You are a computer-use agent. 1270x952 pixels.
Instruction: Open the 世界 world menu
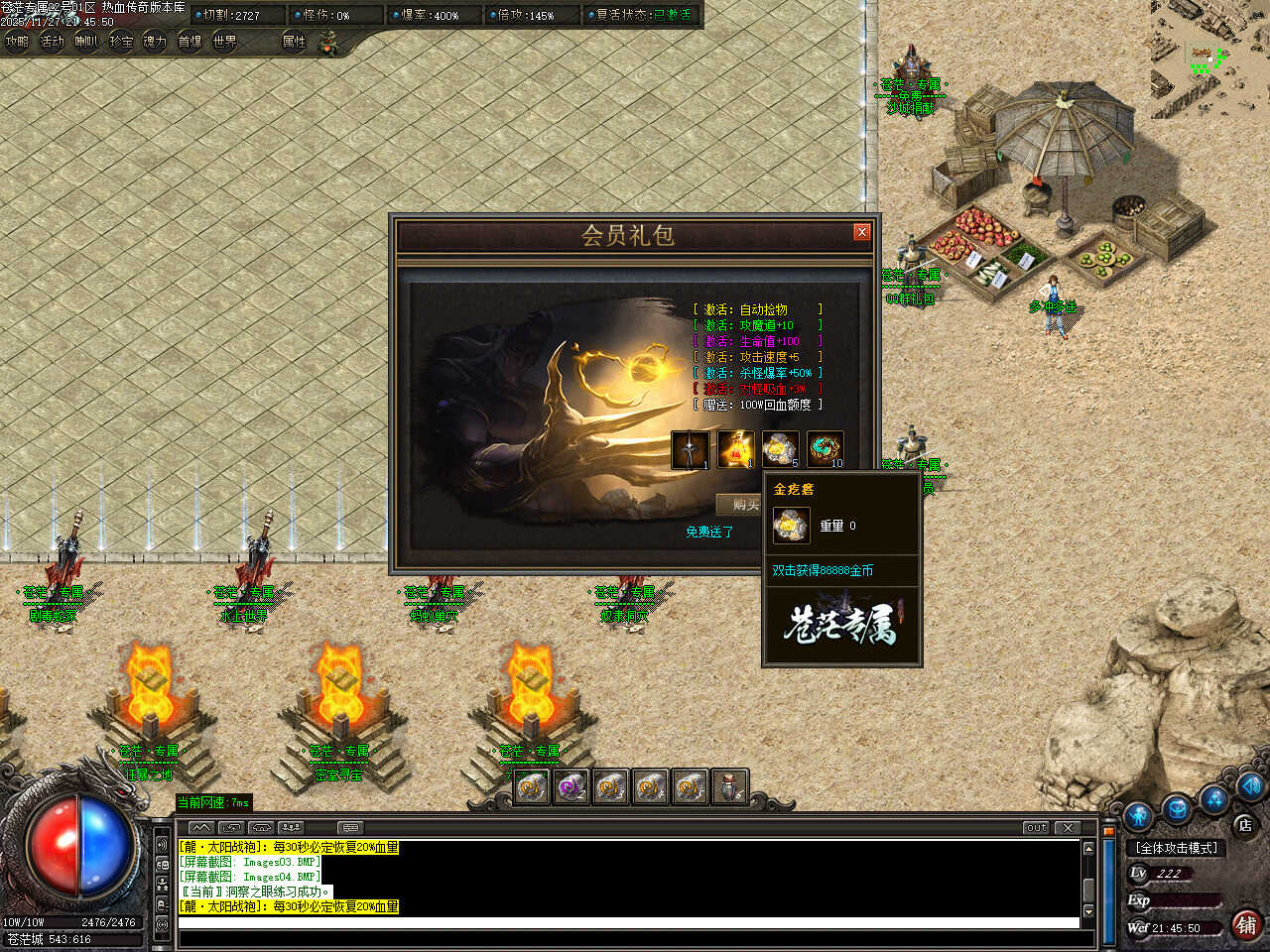click(225, 42)
